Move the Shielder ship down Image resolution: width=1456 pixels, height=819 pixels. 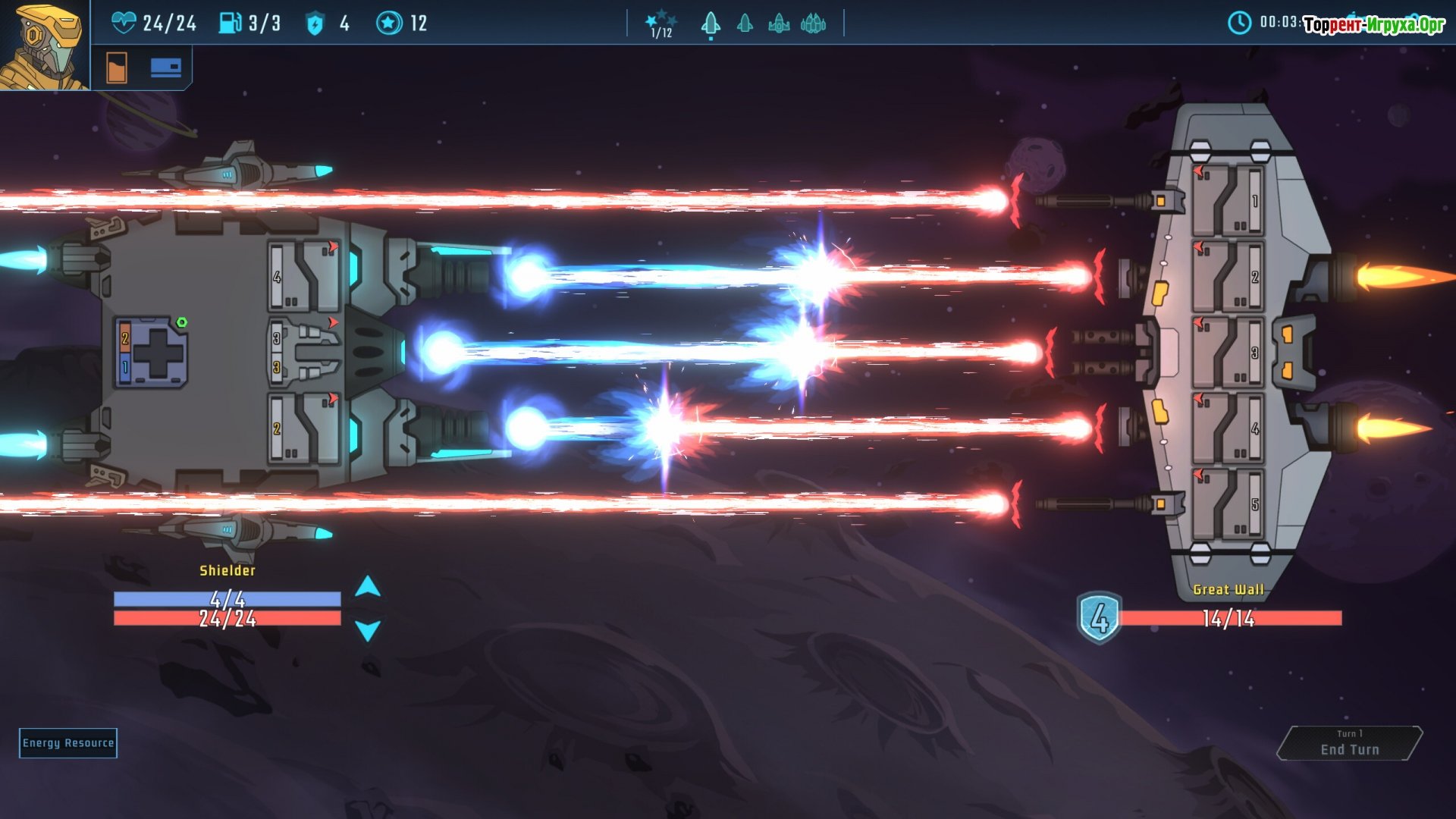pos(368,630)
